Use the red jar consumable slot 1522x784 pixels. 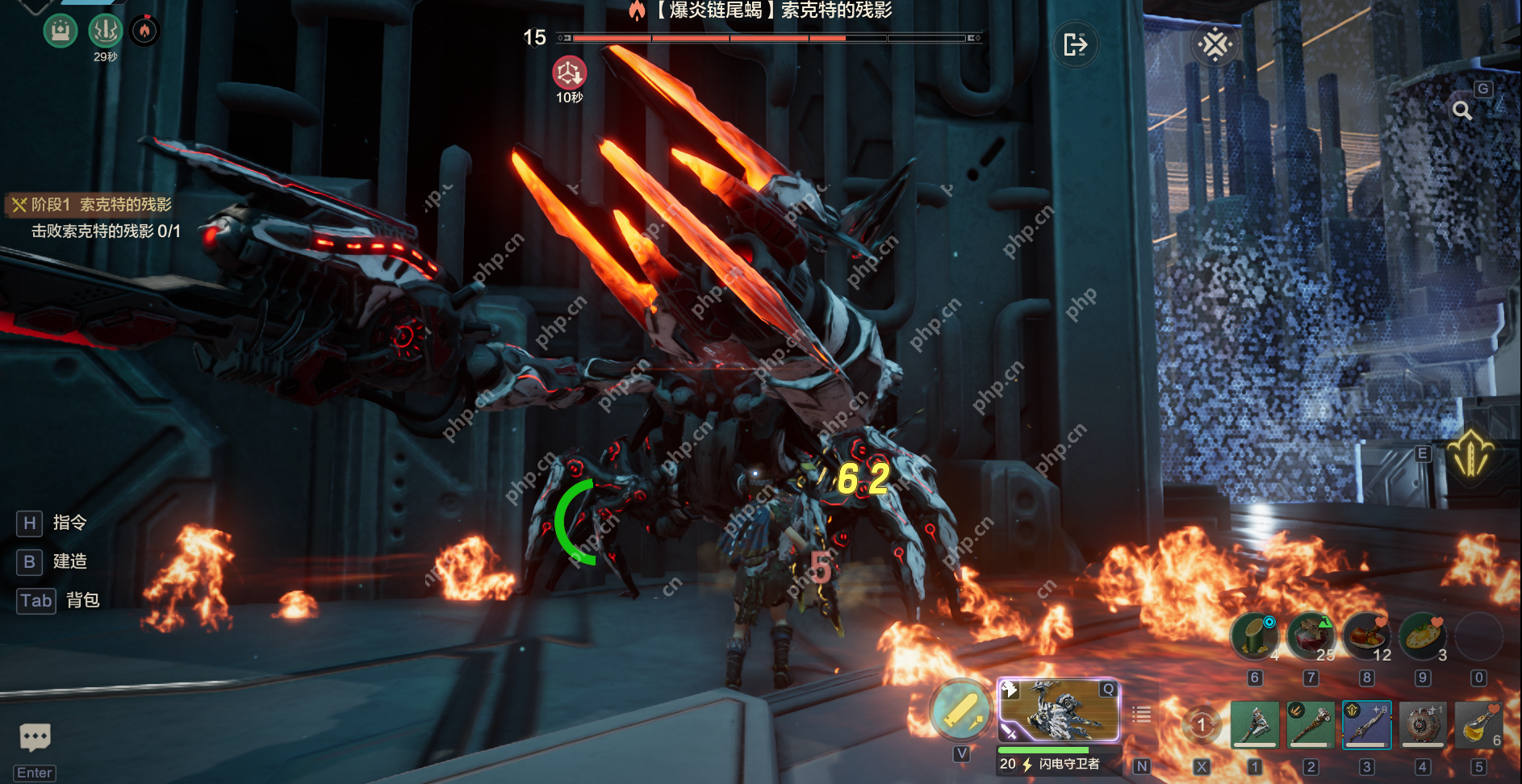click(1311, 636)
